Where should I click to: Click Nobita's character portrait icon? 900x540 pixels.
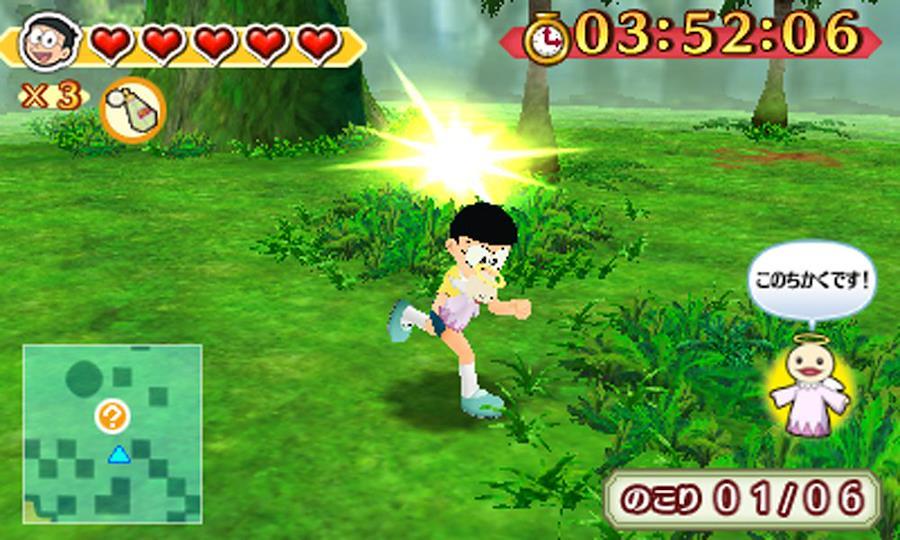[x=46, y=42]
